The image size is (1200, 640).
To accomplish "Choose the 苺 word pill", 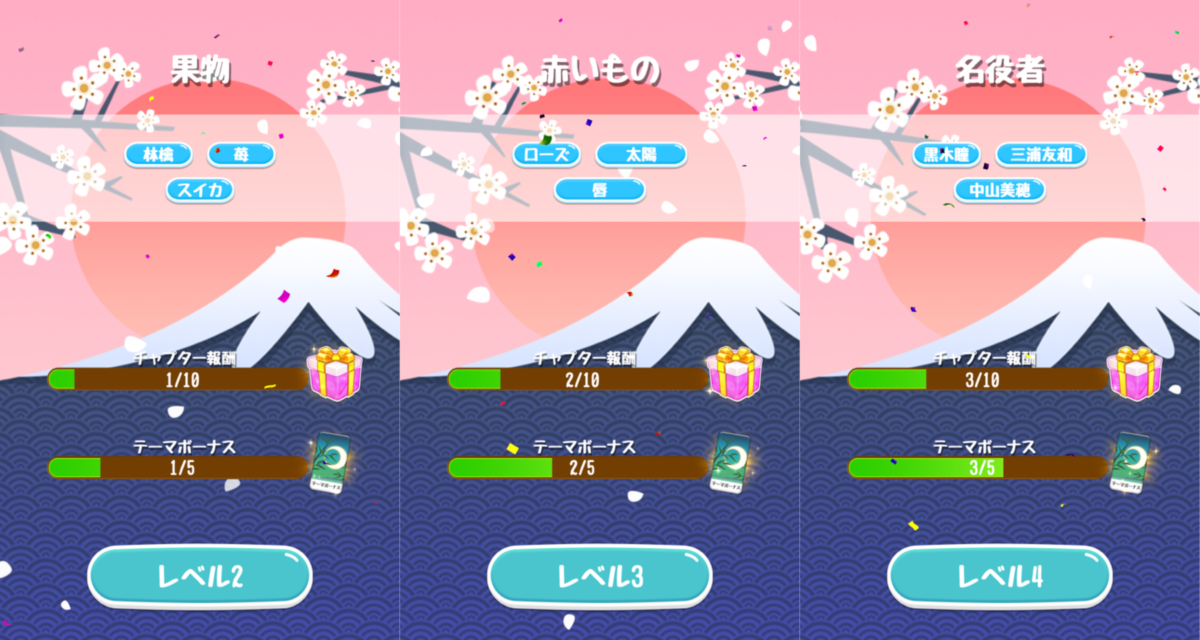I will 241,155.
